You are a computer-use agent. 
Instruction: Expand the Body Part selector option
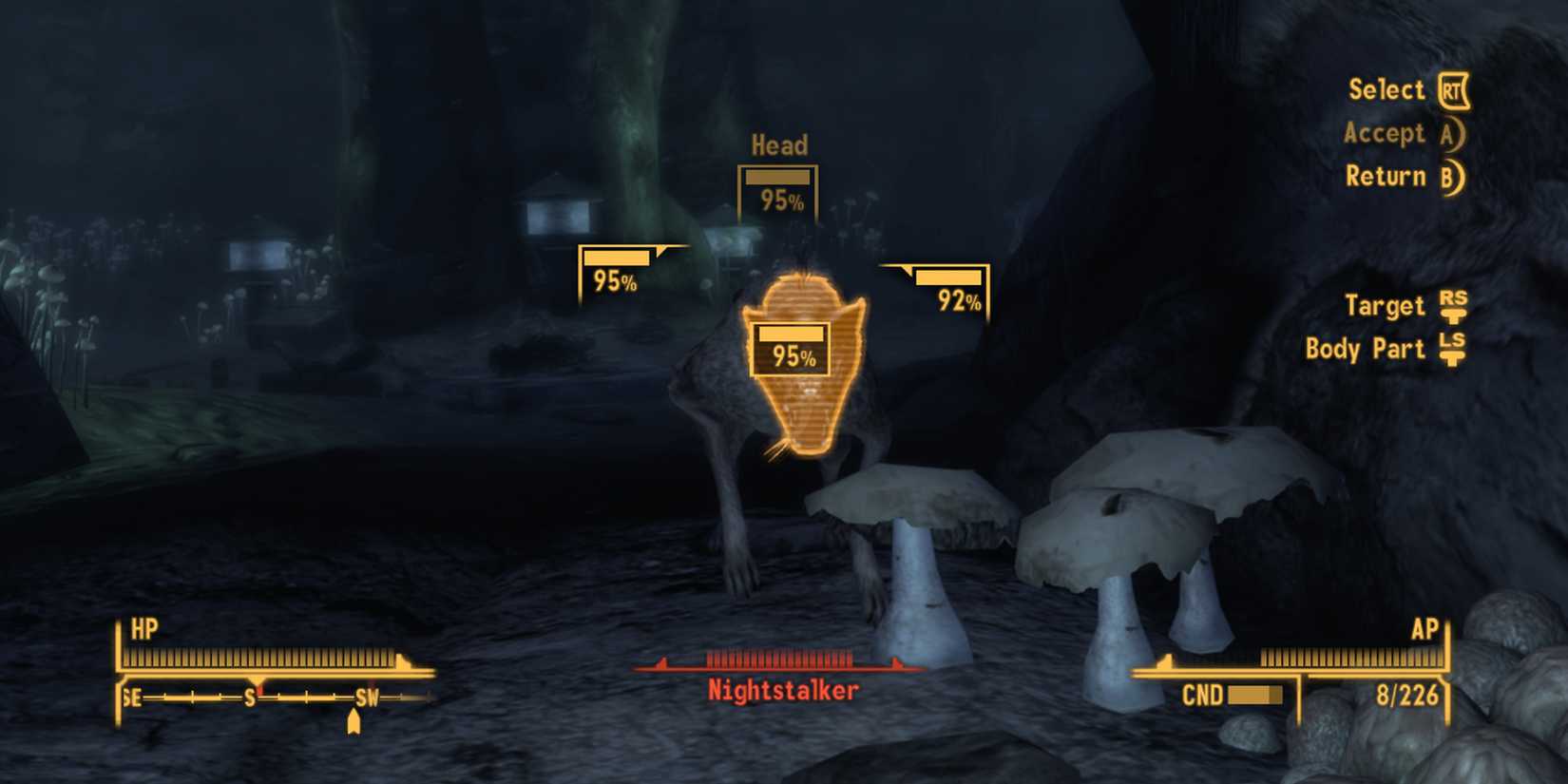[1367, 350]
